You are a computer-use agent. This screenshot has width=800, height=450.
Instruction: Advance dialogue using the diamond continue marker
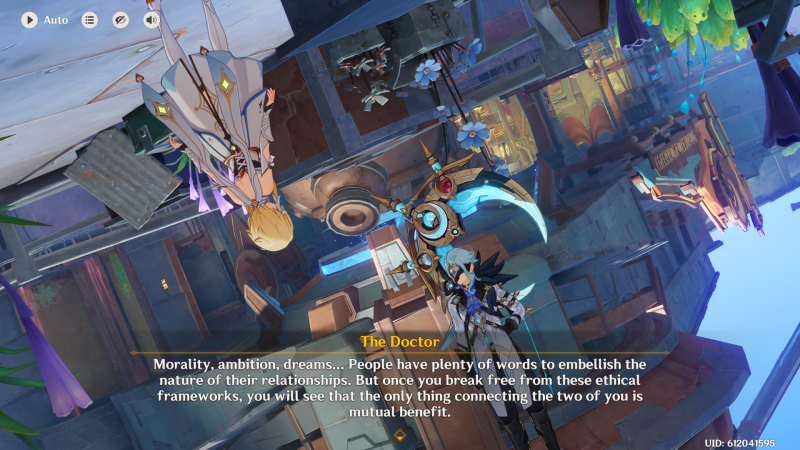tap(400, 435)
